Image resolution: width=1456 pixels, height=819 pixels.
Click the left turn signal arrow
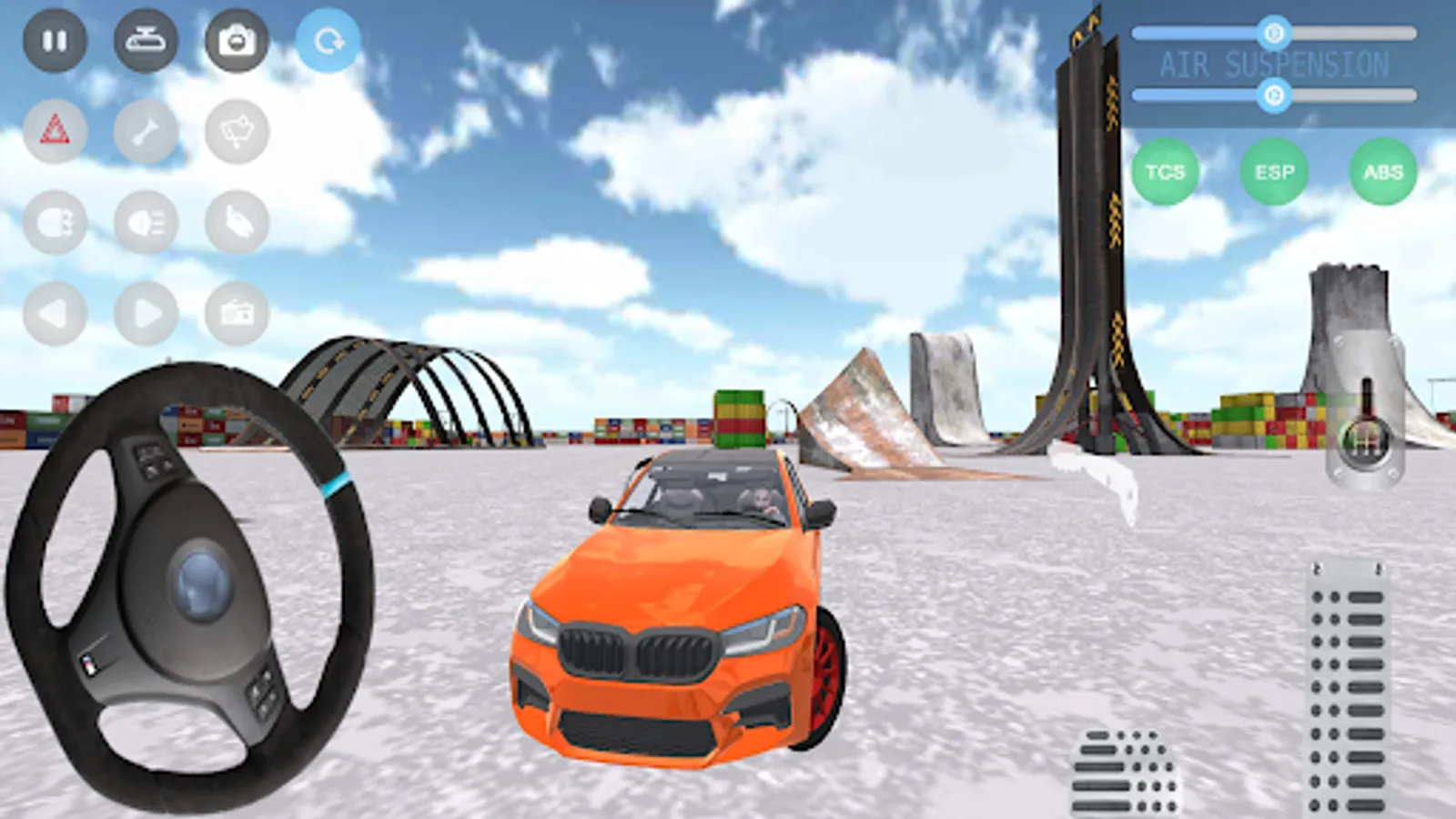pyautogui.click(x=55, y=312)
